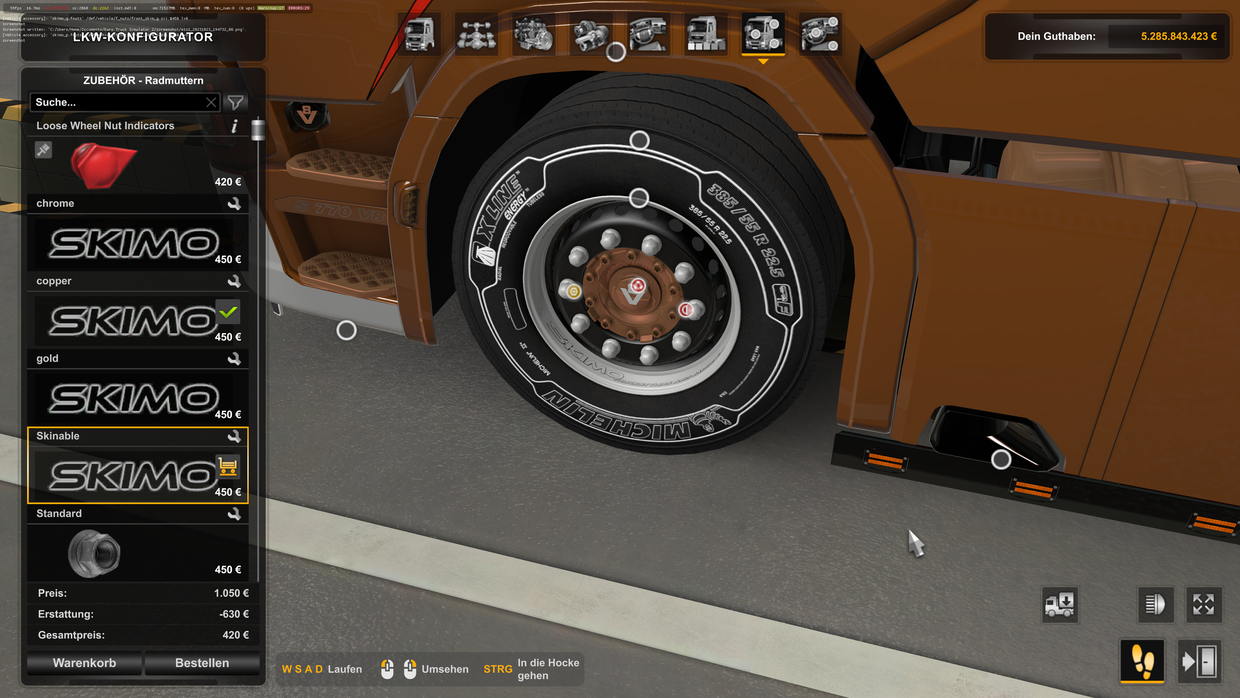
Task: Type in the Suche search field
Action: 118,102
